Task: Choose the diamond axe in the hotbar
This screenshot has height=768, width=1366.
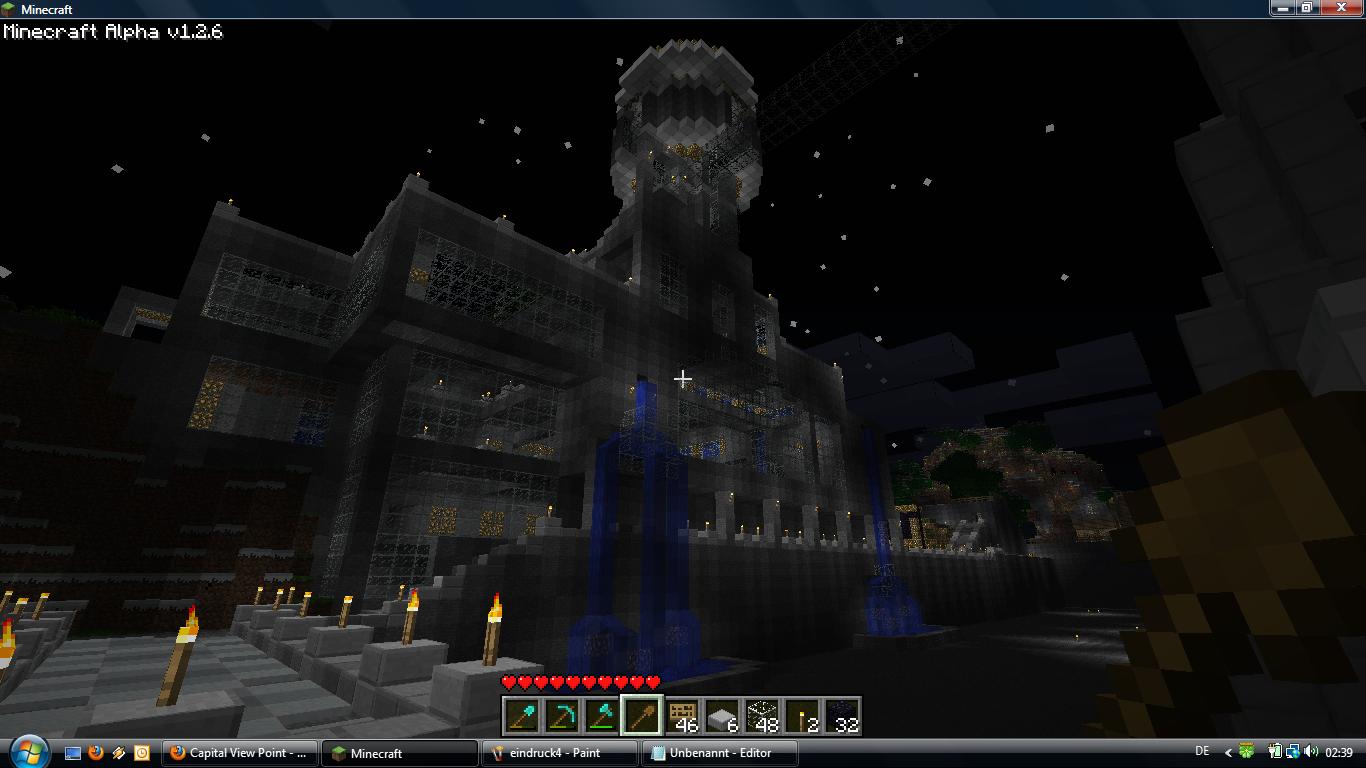Action: tap(601, 716)
